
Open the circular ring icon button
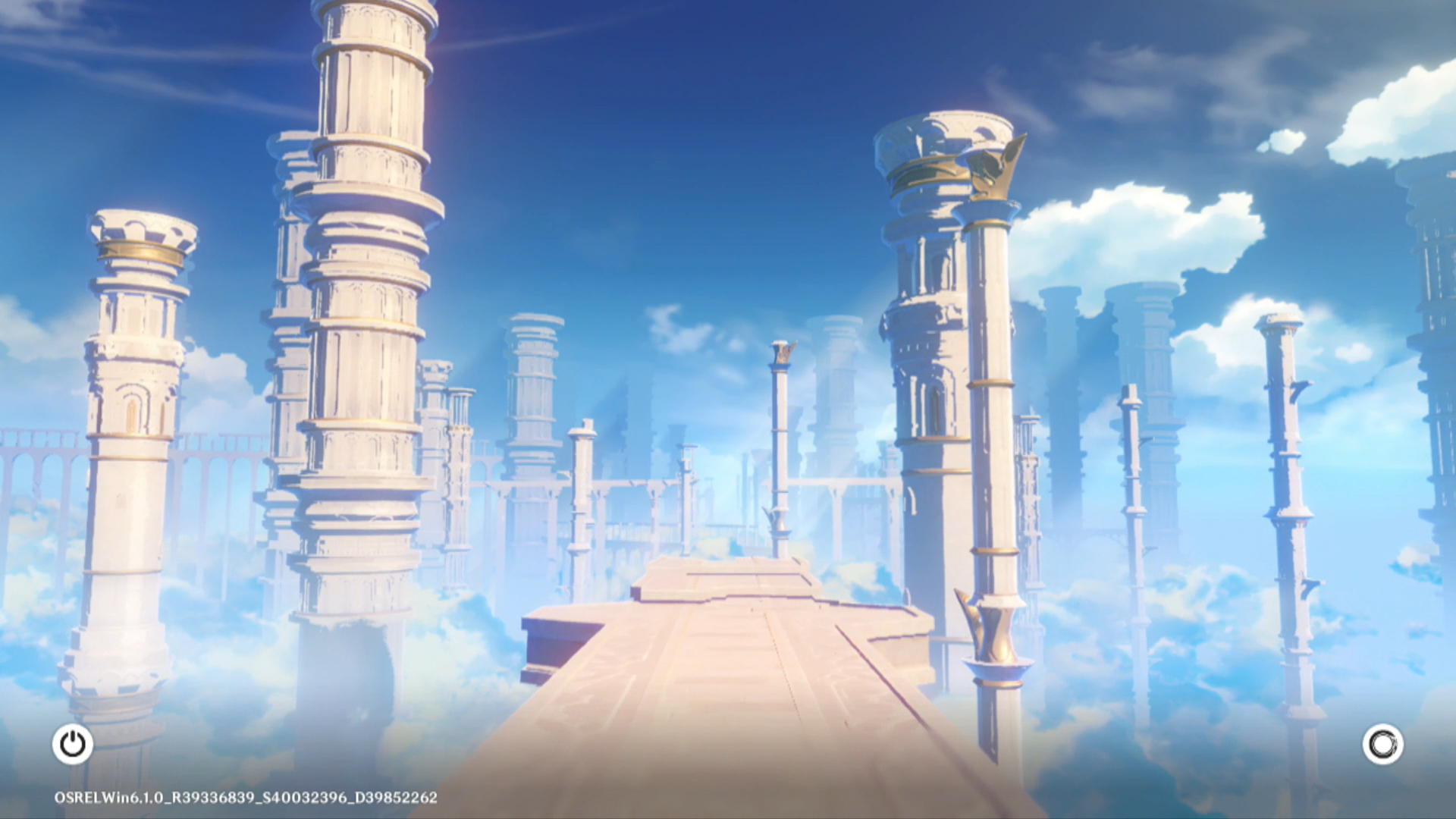pos(1382,744)
